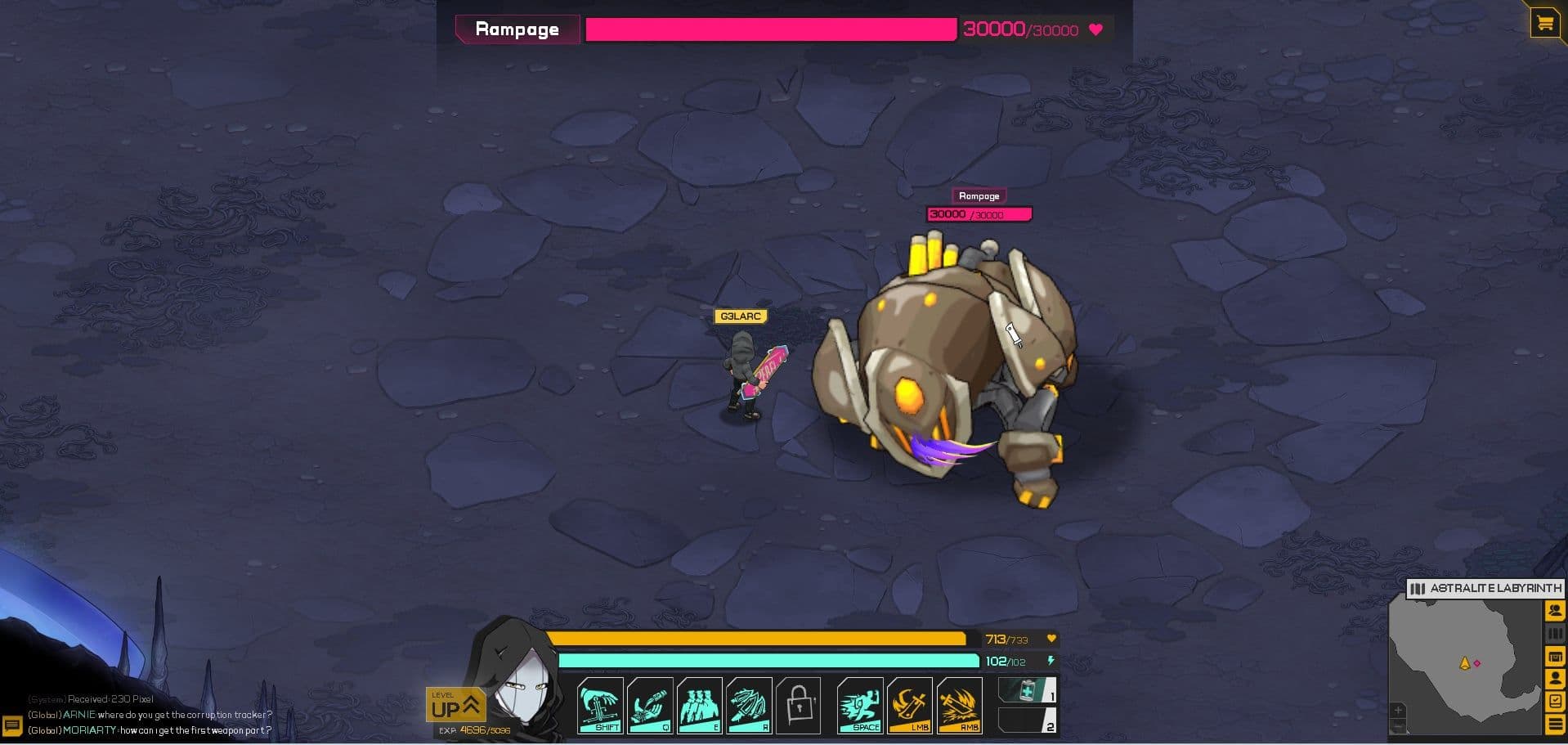Click the Level Up button
The height and width of the screenshot is (745, 1568).
click(x=455, y=706)
